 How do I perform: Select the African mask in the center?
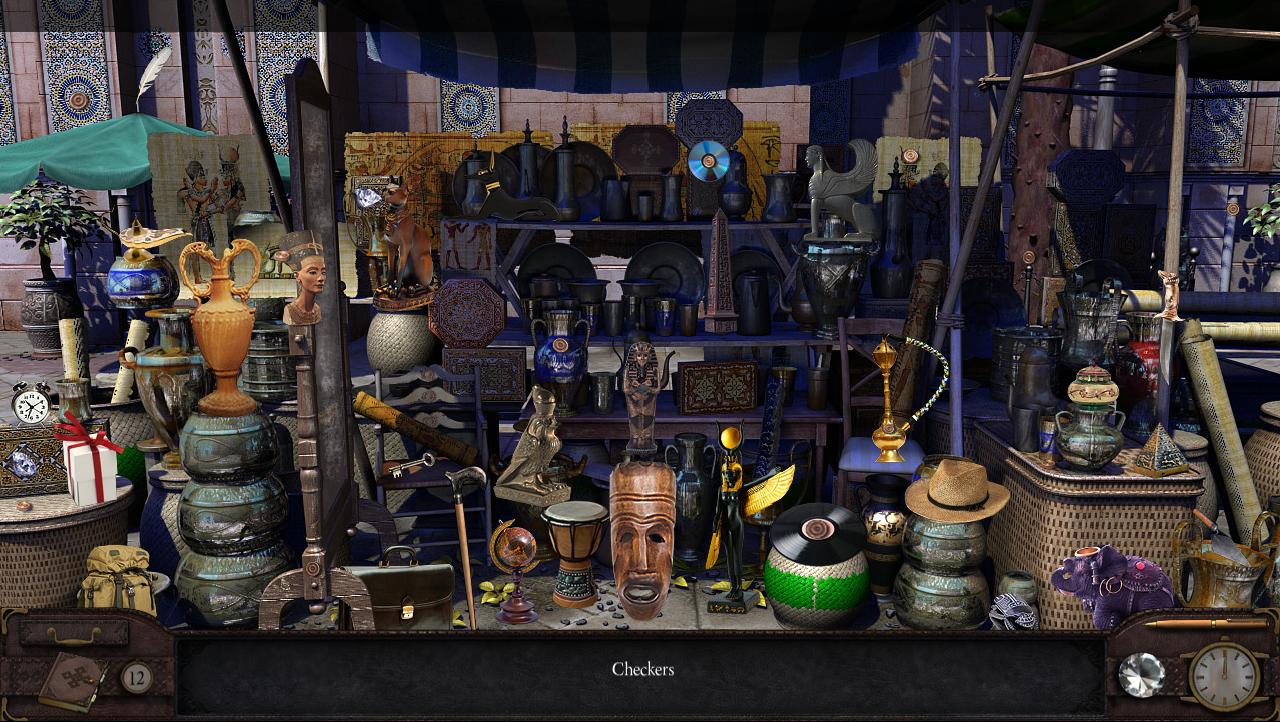641,540
